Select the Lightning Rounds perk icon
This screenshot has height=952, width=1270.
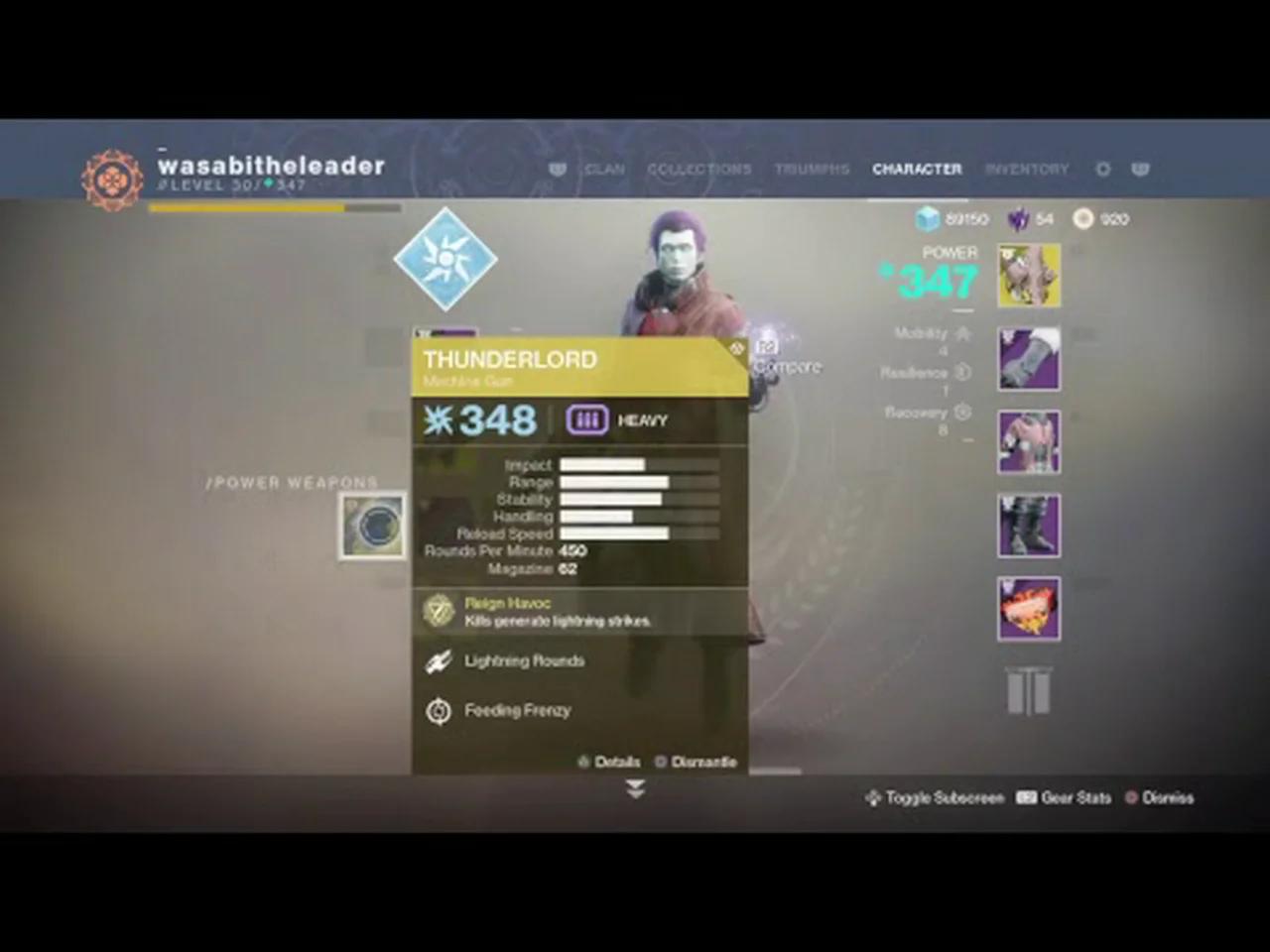(x=439, y=660)
